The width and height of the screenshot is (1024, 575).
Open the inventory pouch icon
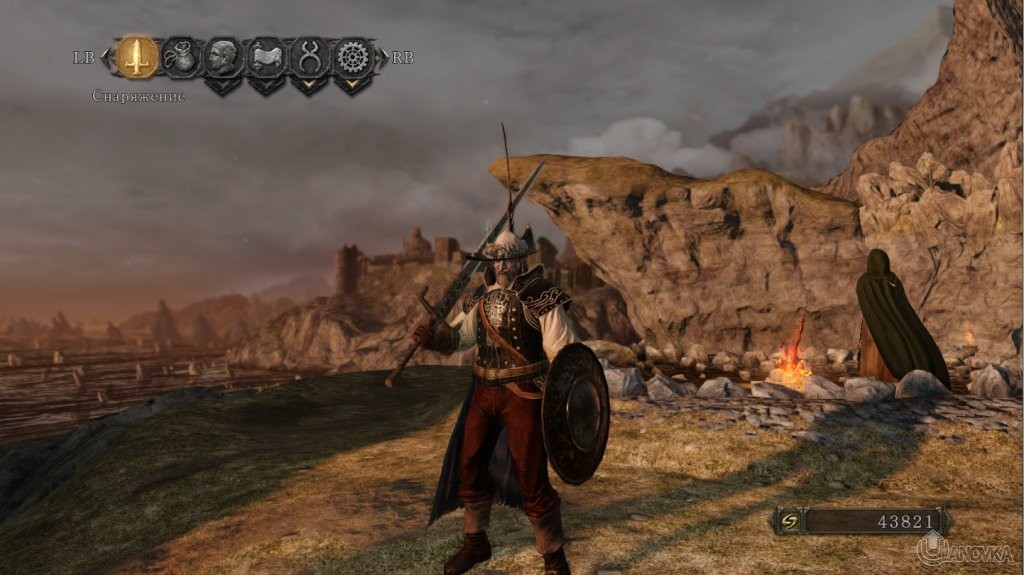(x=180, y=57)
